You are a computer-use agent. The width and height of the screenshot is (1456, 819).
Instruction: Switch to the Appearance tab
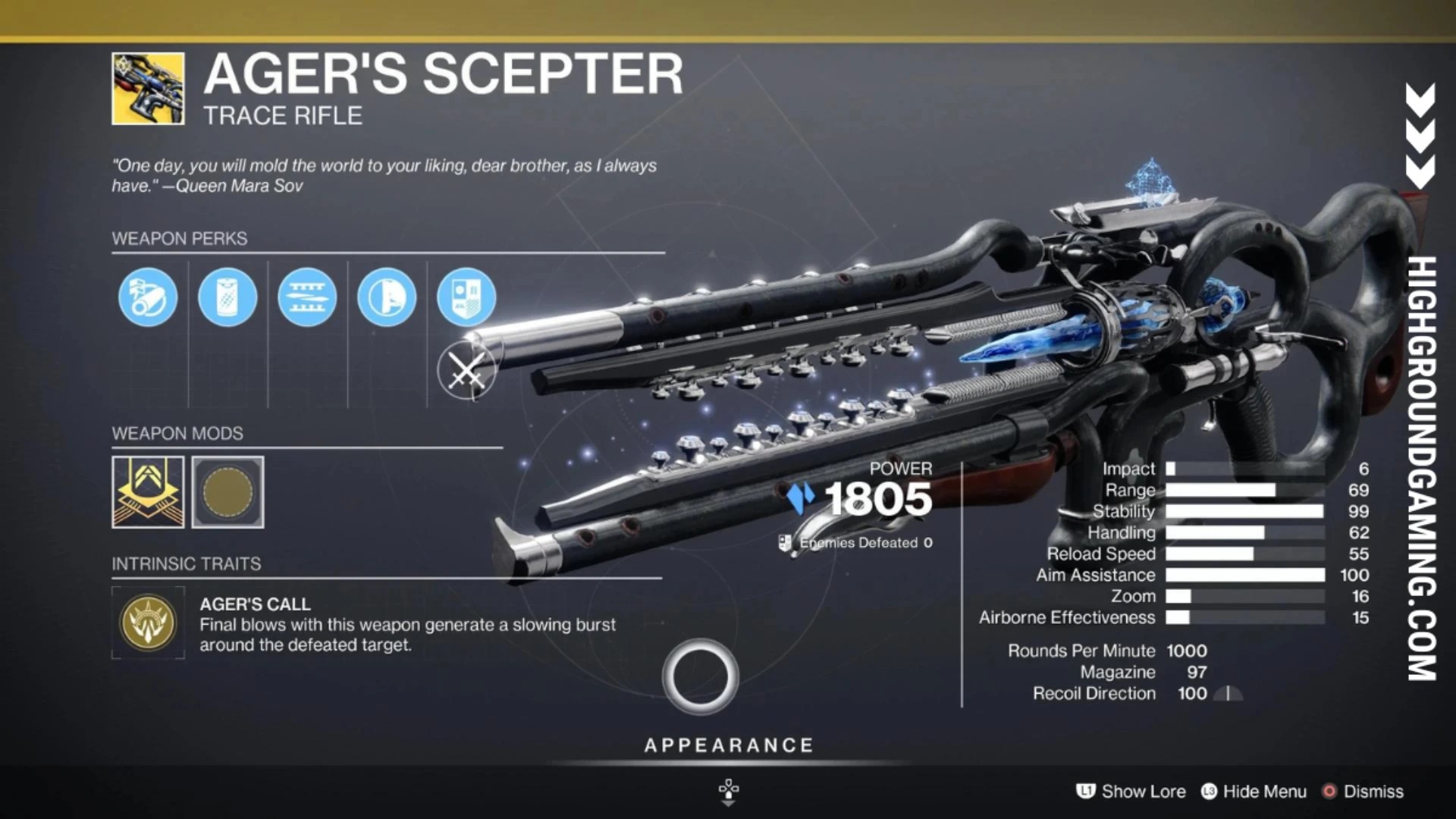pyautogui.click(x=728, y=745)
